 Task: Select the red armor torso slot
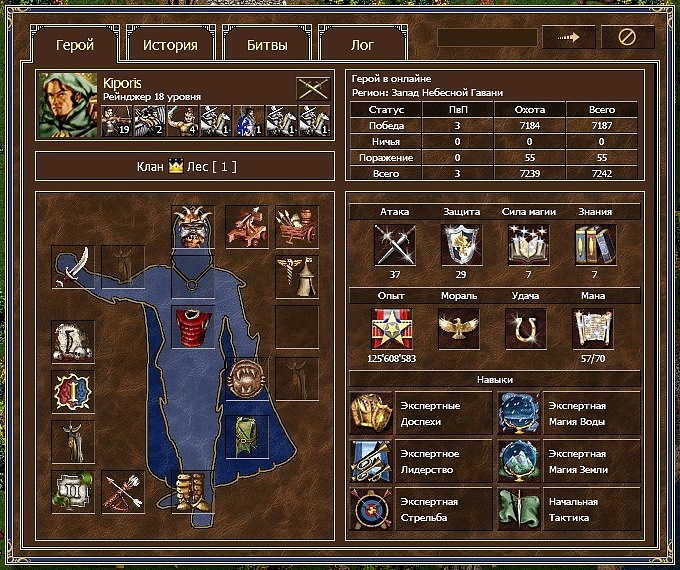(192, 326)
